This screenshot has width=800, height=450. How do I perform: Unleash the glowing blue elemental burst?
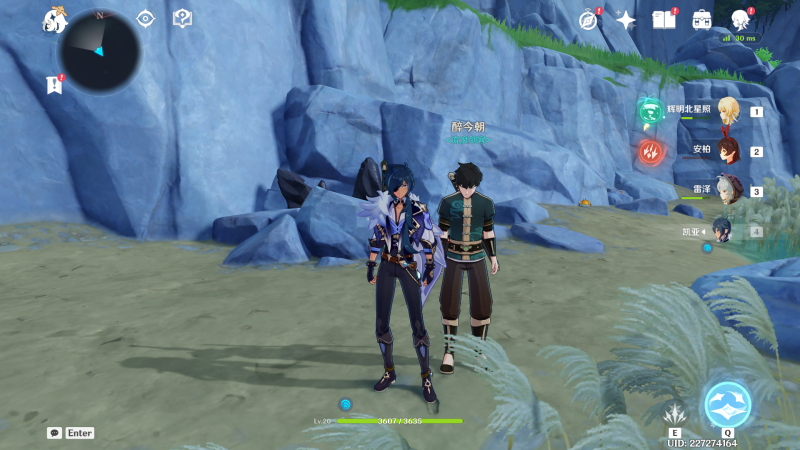point(727,404)
